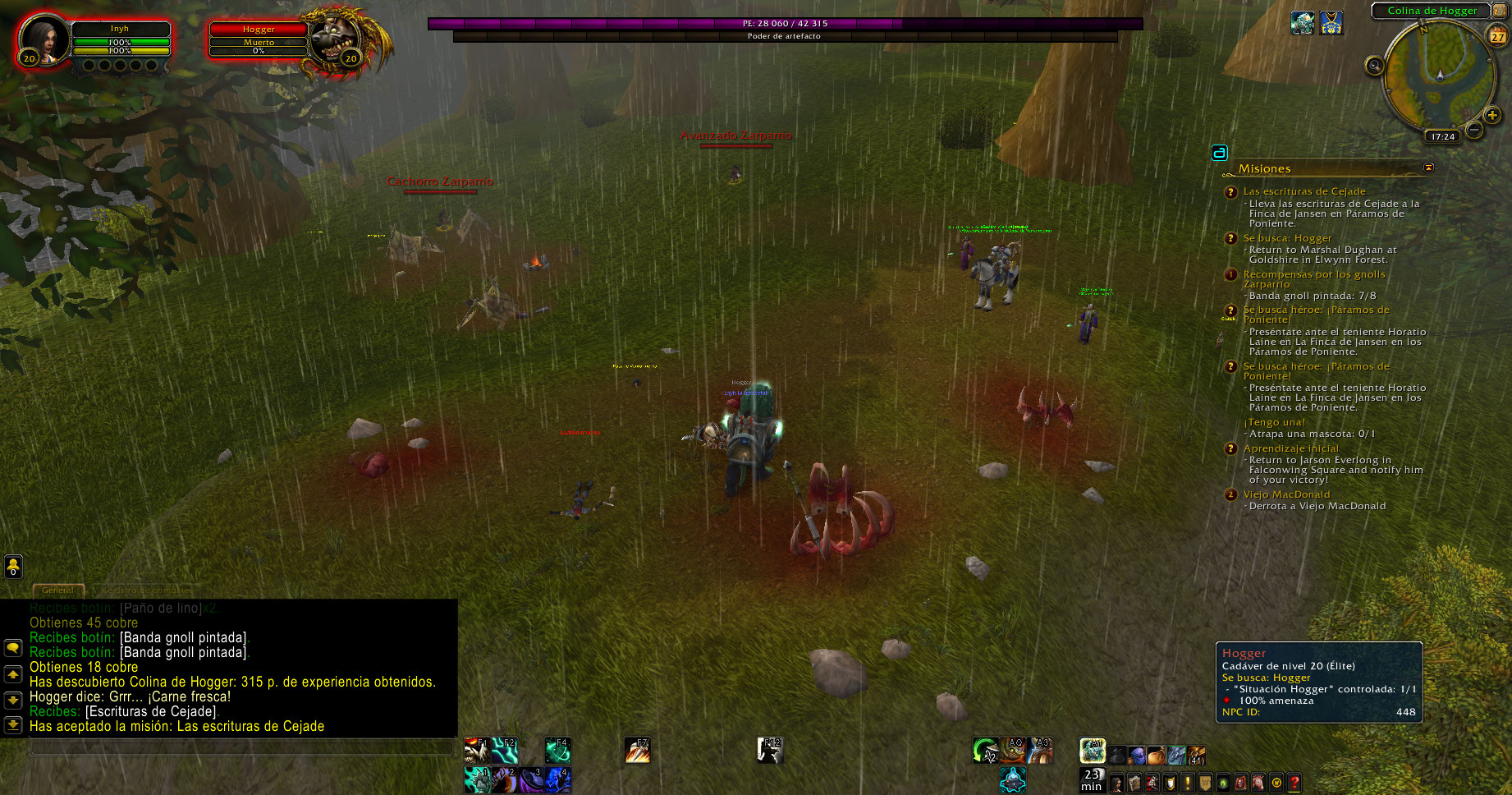This screenshot has width=1512, height=795.
Task: Click the minimap zoom-out minus button
Action: 1474,130
